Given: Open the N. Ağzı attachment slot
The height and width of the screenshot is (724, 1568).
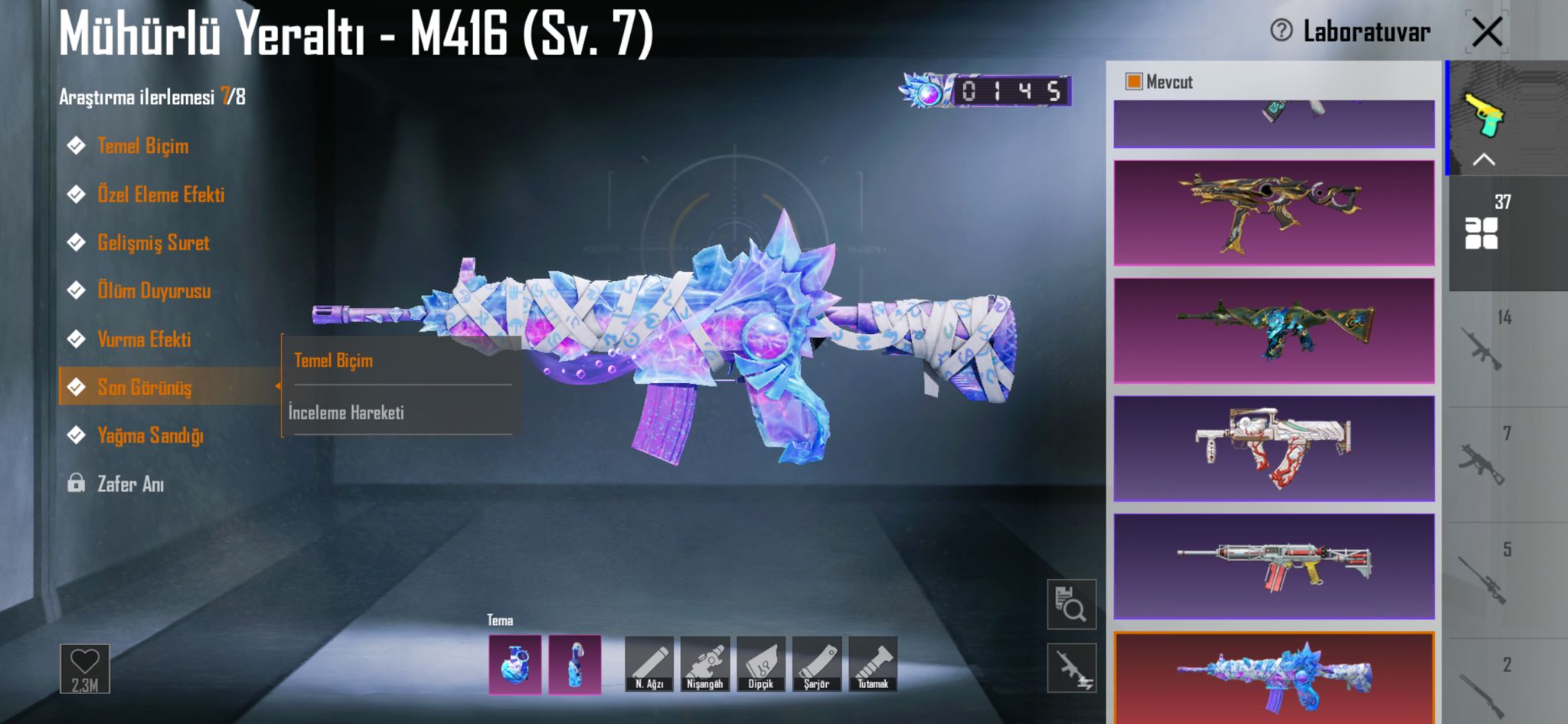Looking at the screenshot, I should click(x=649, y=663).
